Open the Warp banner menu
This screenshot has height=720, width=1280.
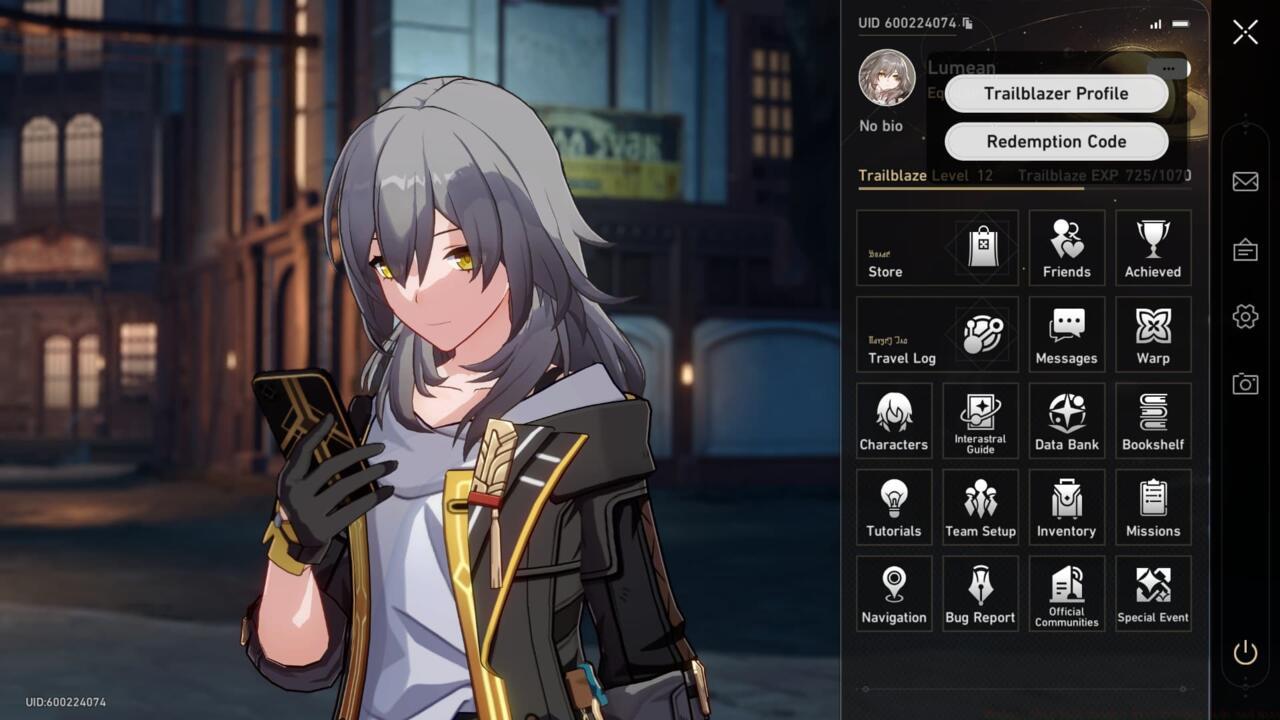pyautogui.click(x=1153, y=334)
